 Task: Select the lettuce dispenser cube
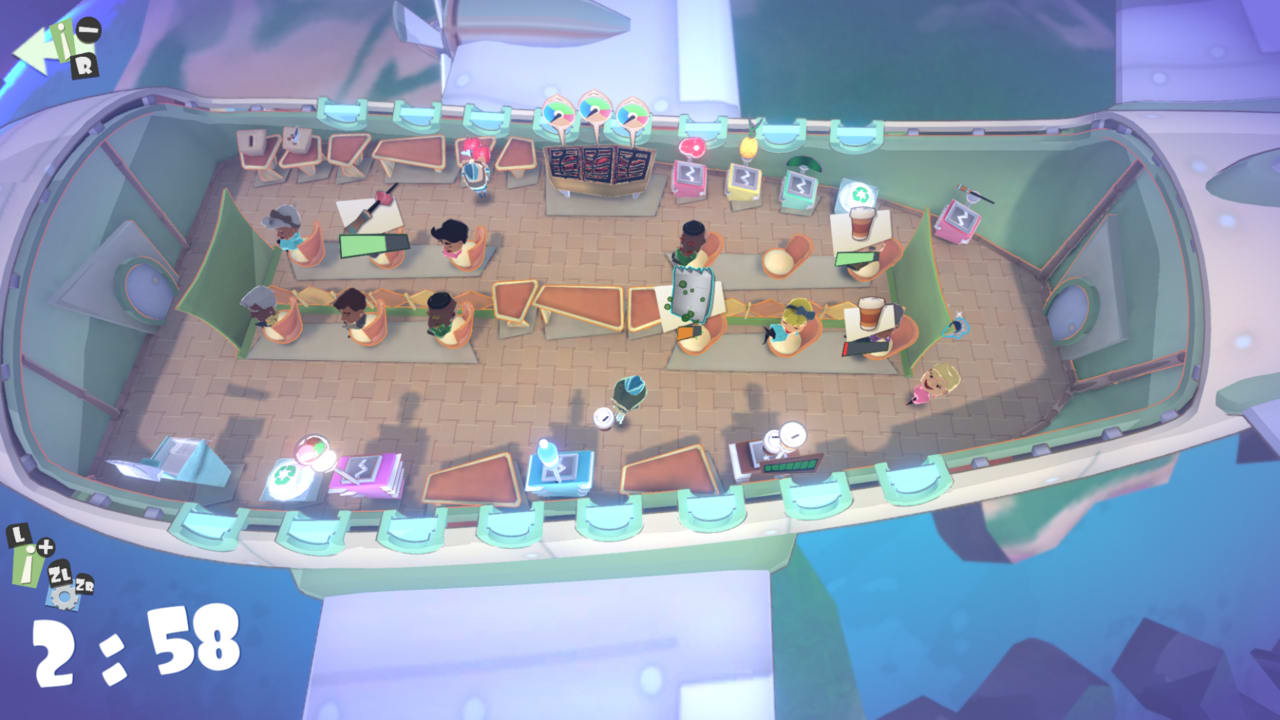coord(799,190)
